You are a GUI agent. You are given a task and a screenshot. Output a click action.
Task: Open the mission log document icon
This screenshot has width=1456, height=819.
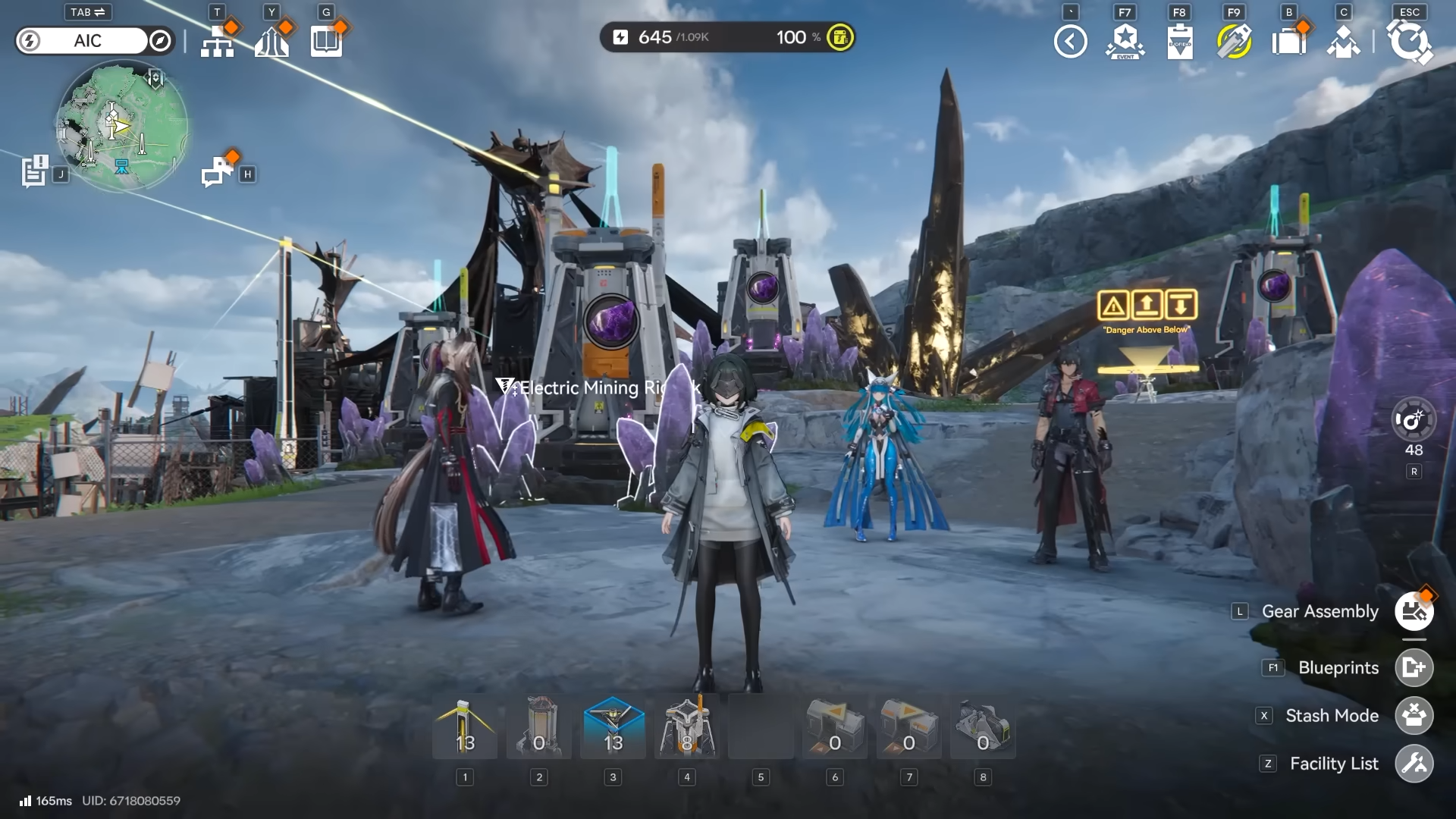(34, 171)
